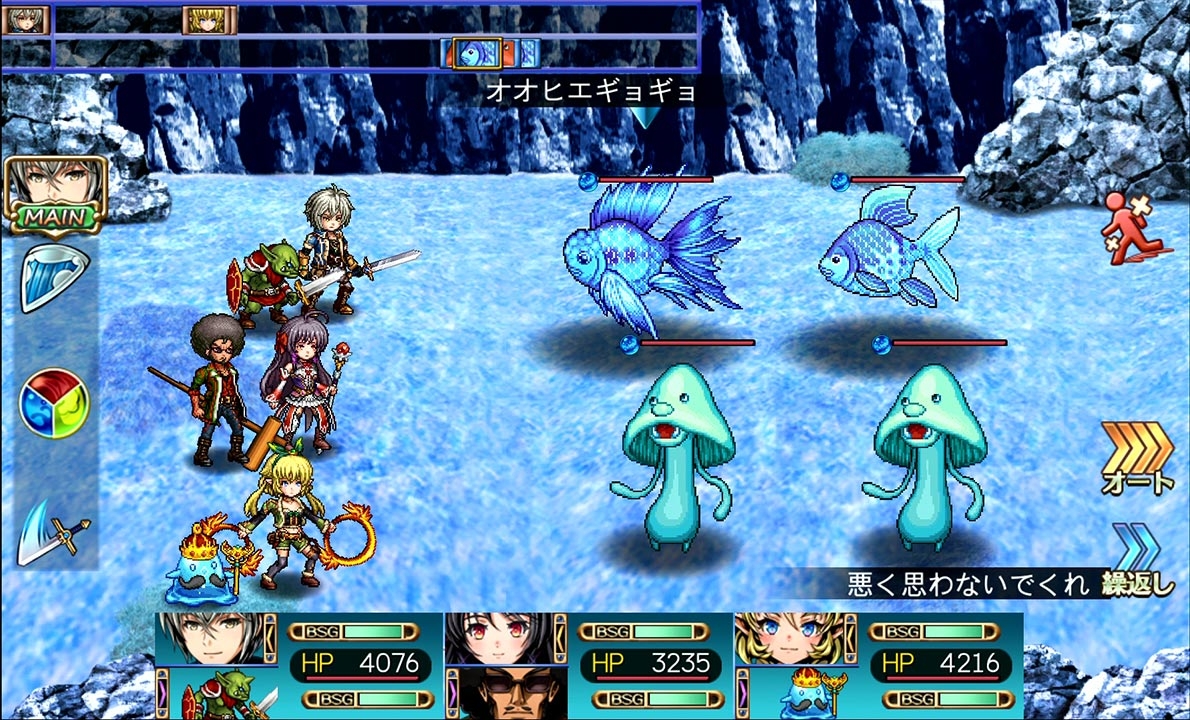
Task: Tap the MAIN character portrait button
Action: (x=55, y=194)
